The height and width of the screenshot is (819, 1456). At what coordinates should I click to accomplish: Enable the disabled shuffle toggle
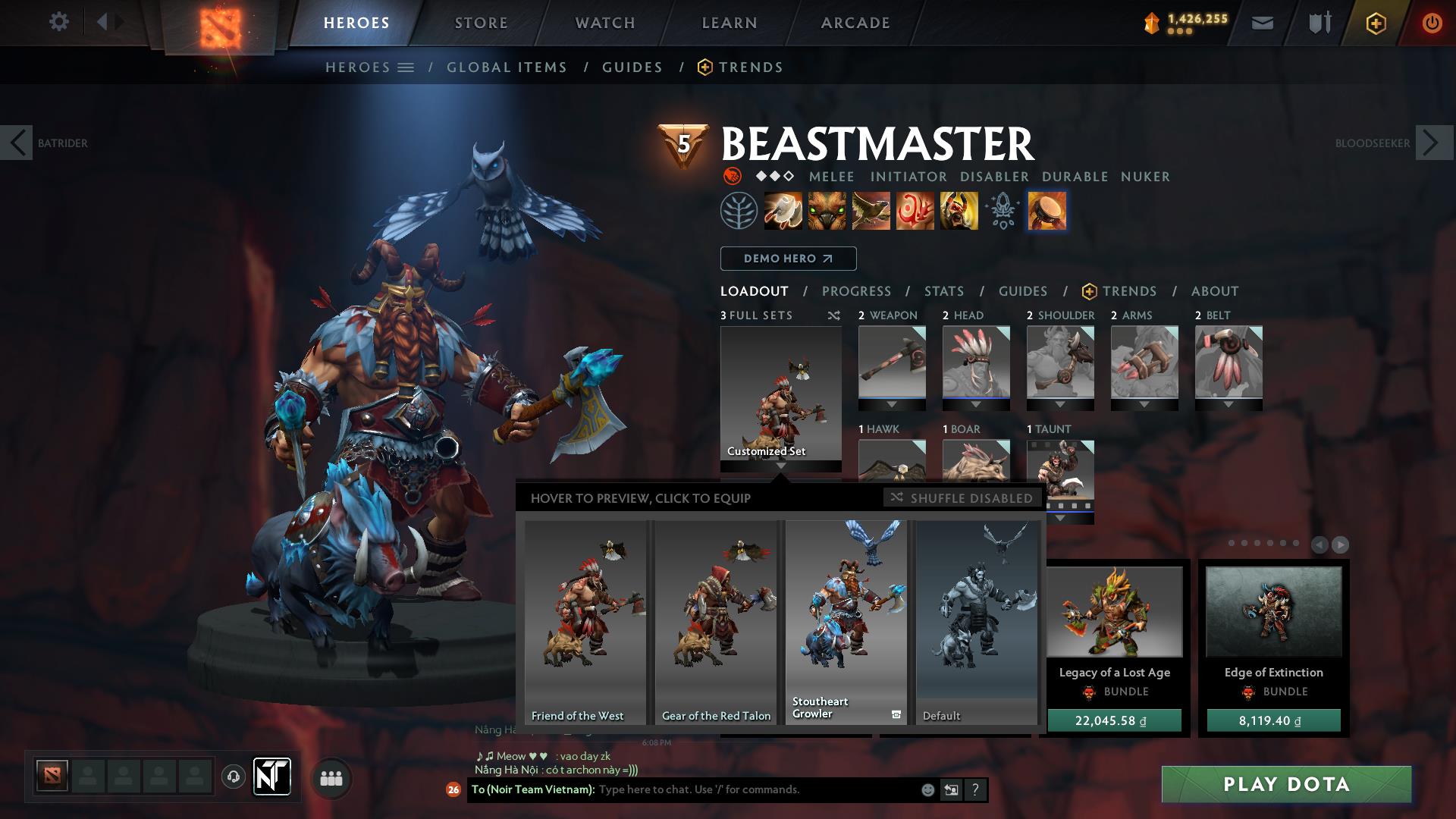pyautogui.click(x=962, y=498)
